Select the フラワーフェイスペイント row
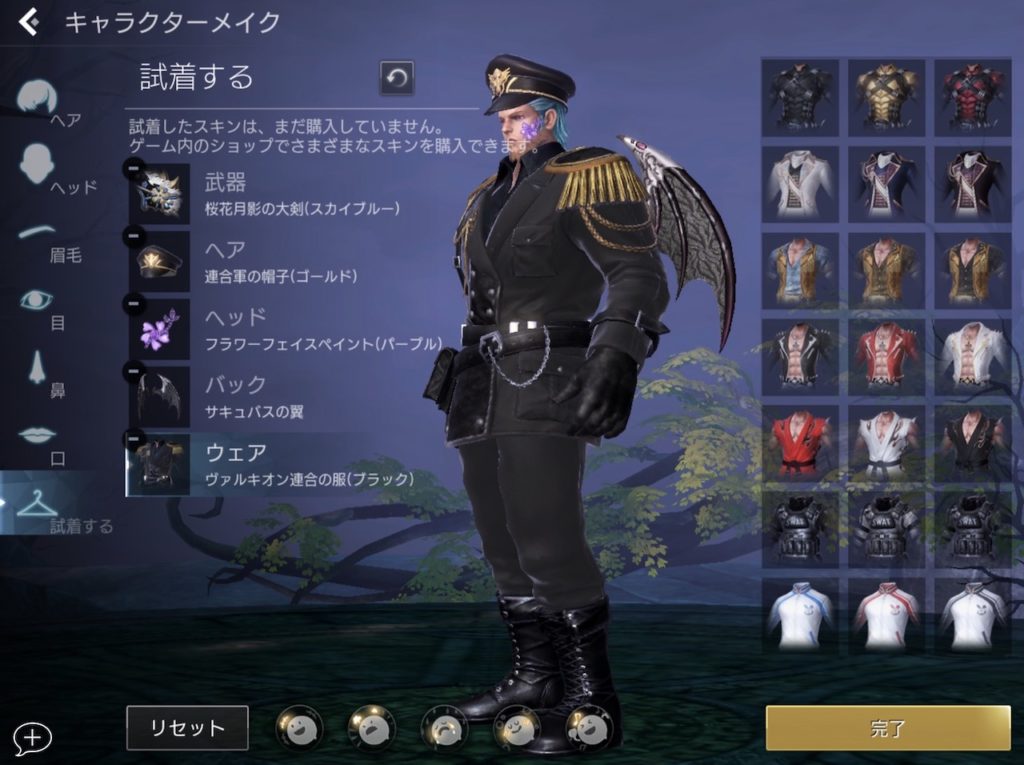 click(290, 329)
